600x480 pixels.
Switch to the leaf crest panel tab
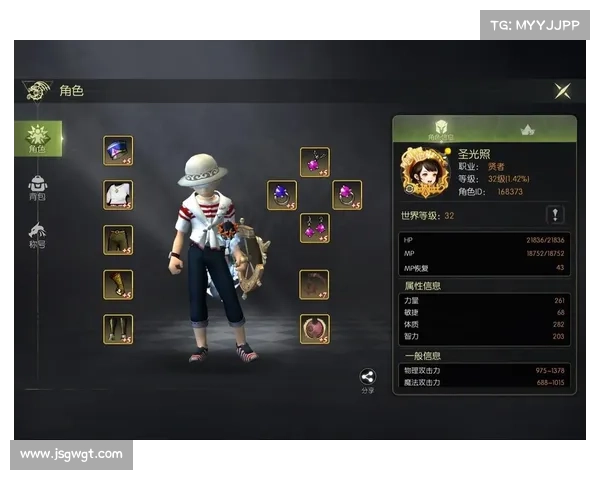pos(529,130)
